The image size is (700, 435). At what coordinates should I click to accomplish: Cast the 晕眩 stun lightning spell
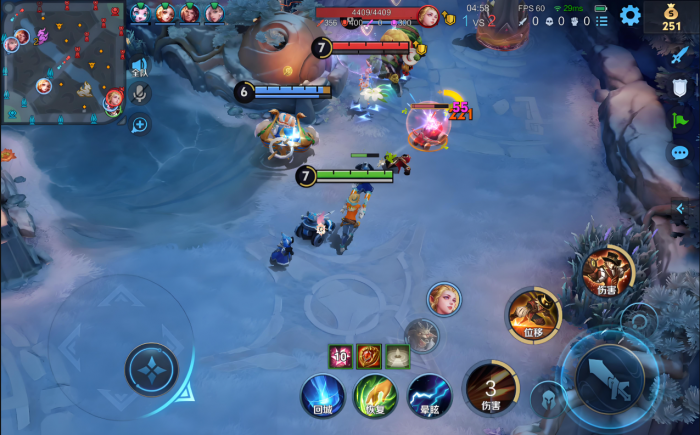tap(430, 394)
